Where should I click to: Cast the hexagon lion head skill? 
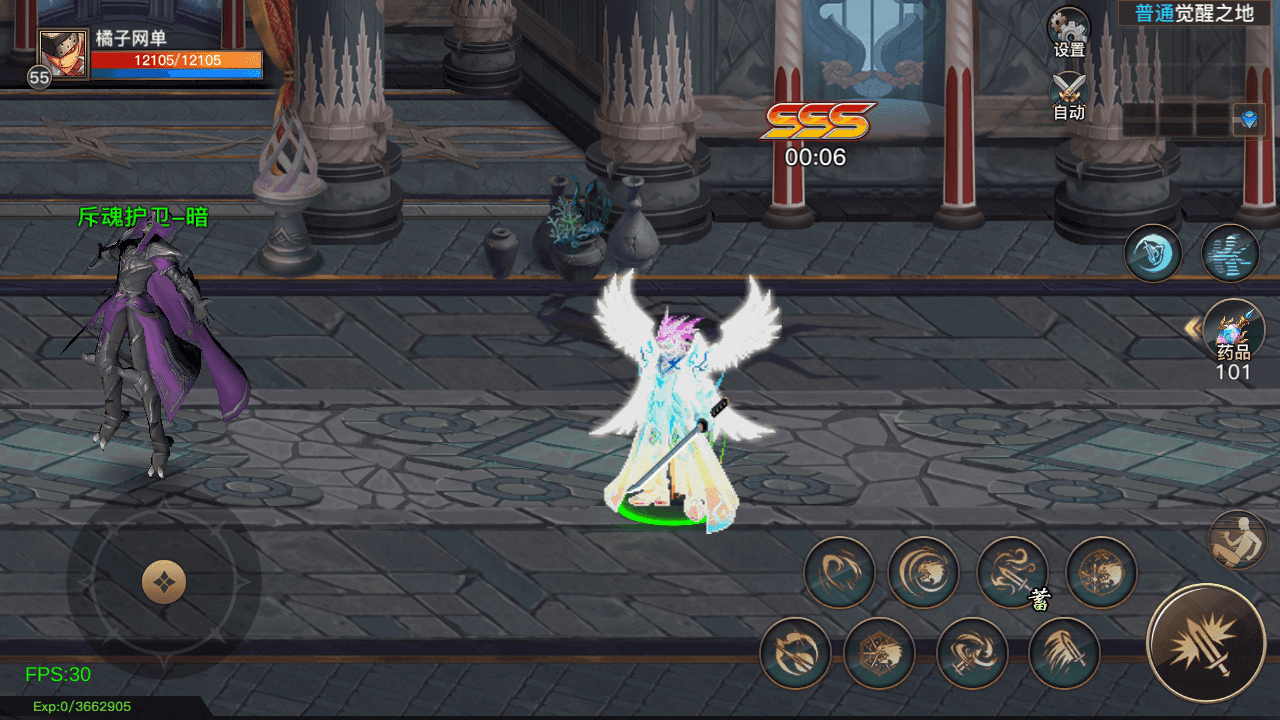tap(879, 653)
